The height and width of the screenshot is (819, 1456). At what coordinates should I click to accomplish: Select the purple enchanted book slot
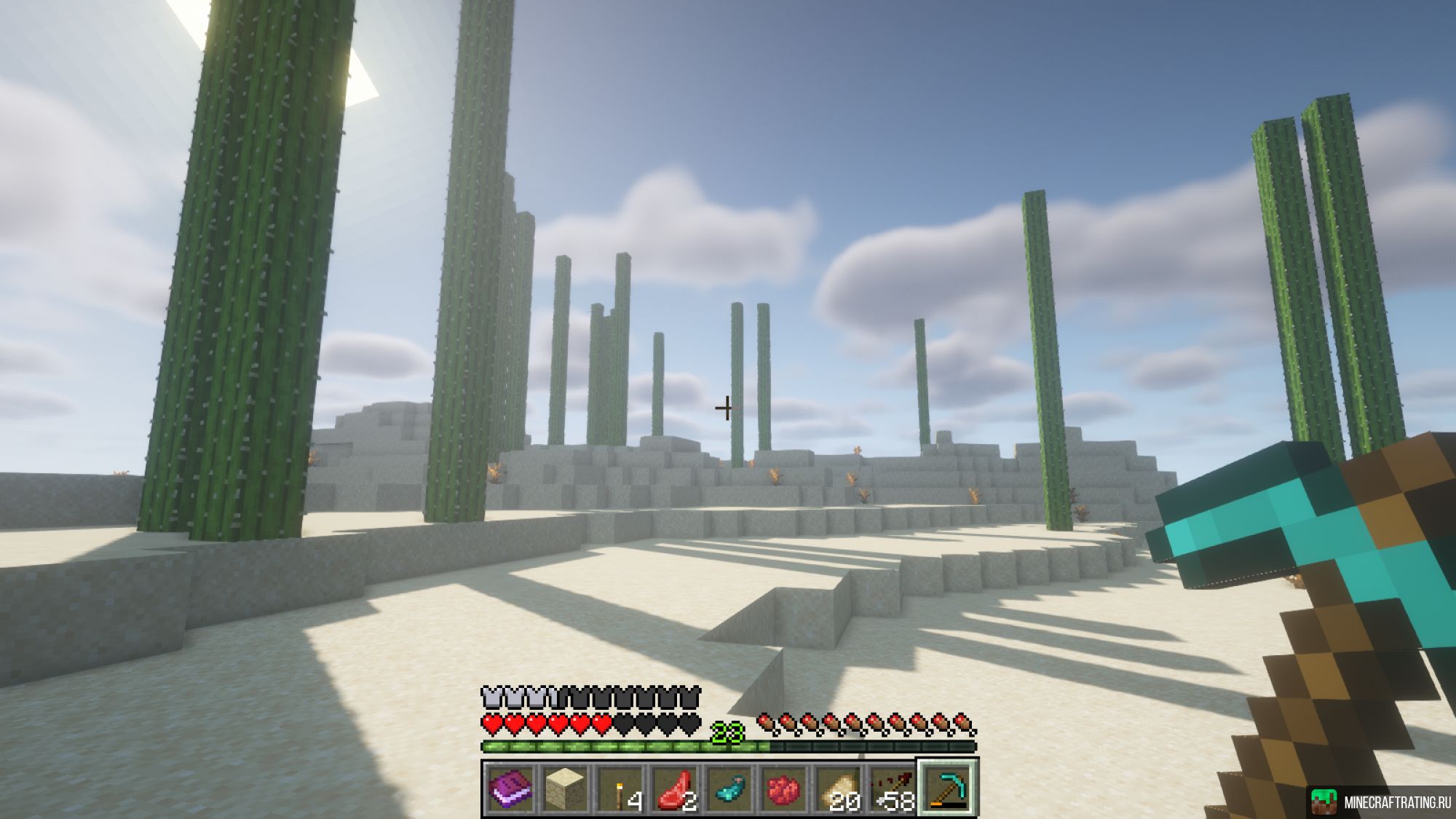point(510,788)
